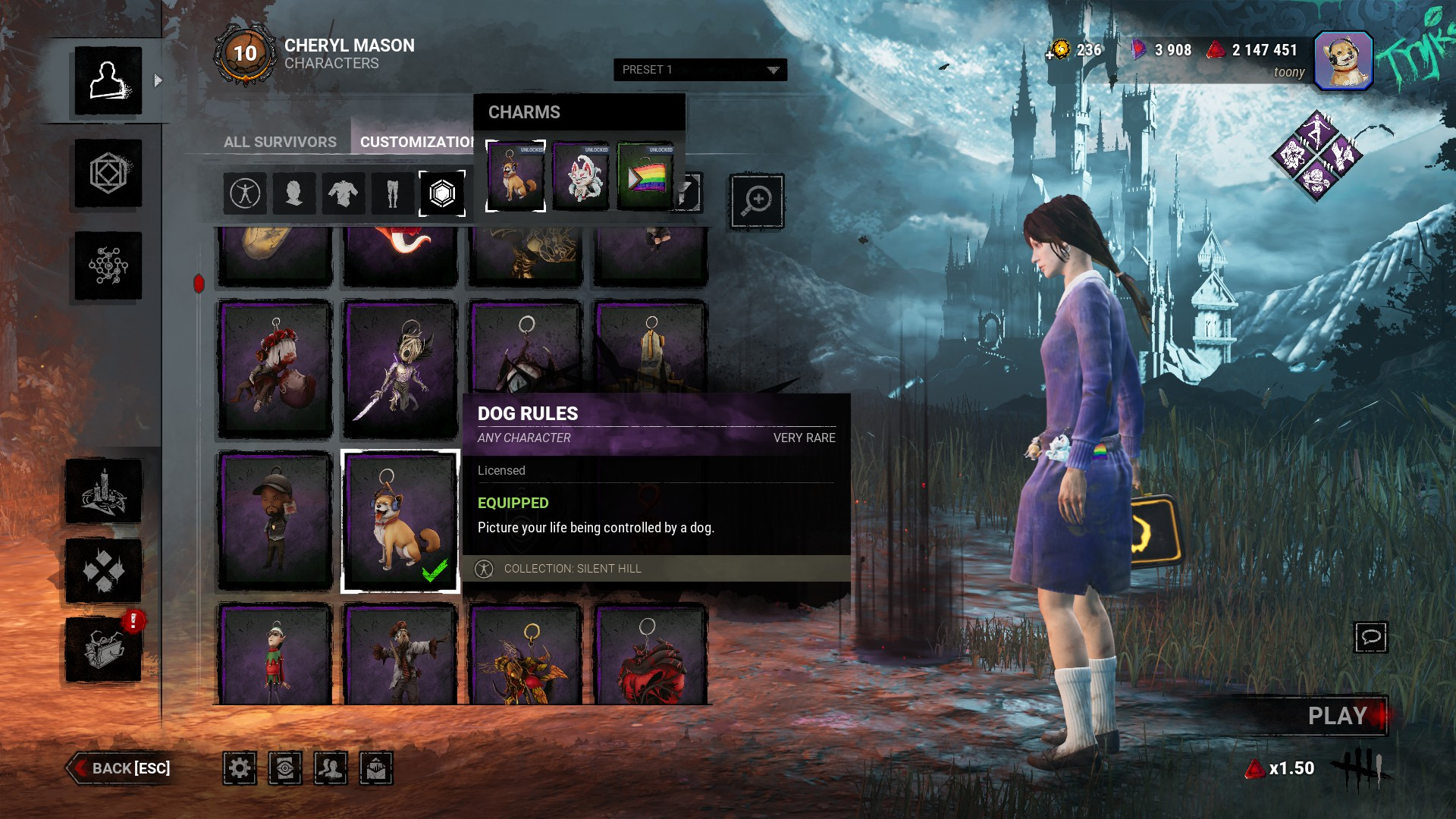The image size is (1456, 819).
Task: Switch to the All Survivors tab
Action: click(280, 142)
